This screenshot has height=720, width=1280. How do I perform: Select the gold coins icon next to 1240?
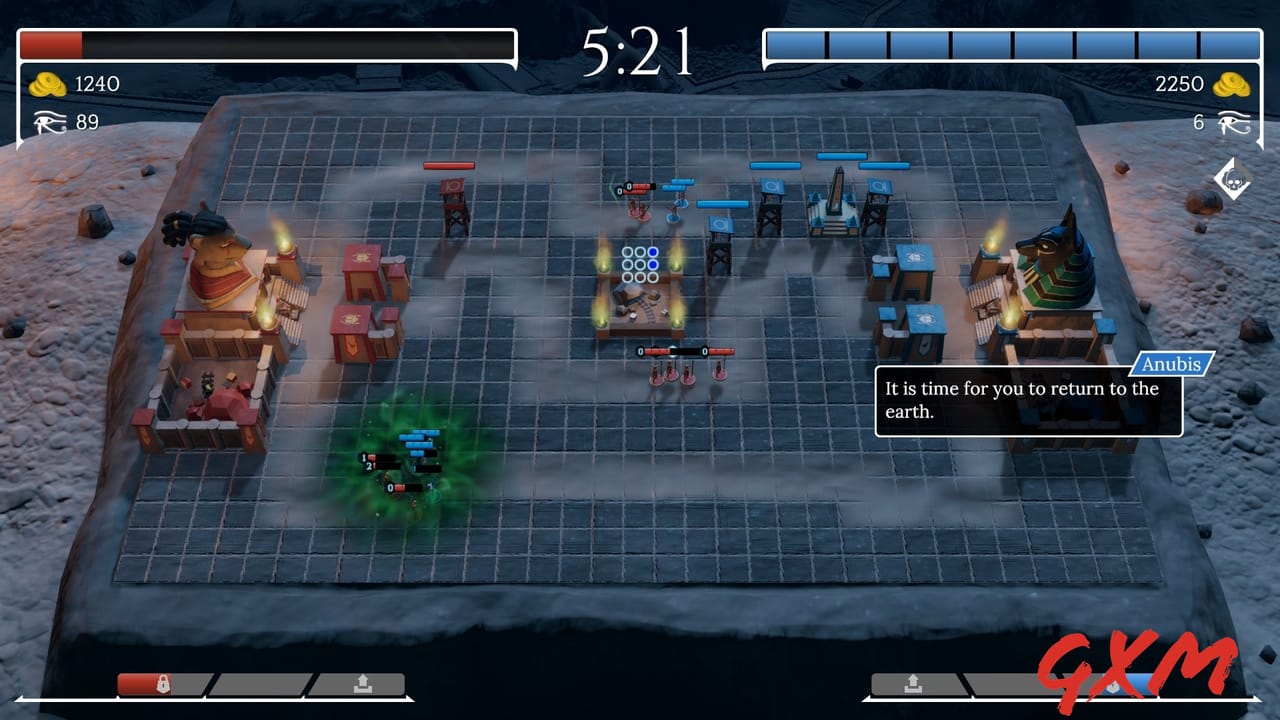[45, 84]
